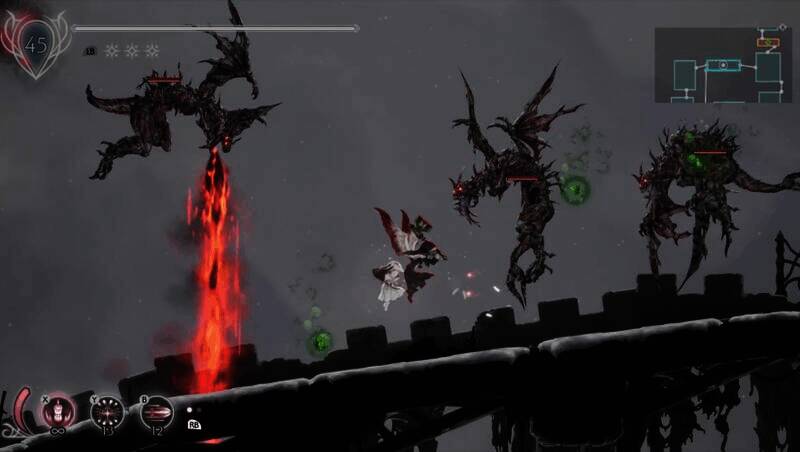800x452 pixels.
Task: Trigger the red projectile spirit skill
Action: [x=156, y=410]
